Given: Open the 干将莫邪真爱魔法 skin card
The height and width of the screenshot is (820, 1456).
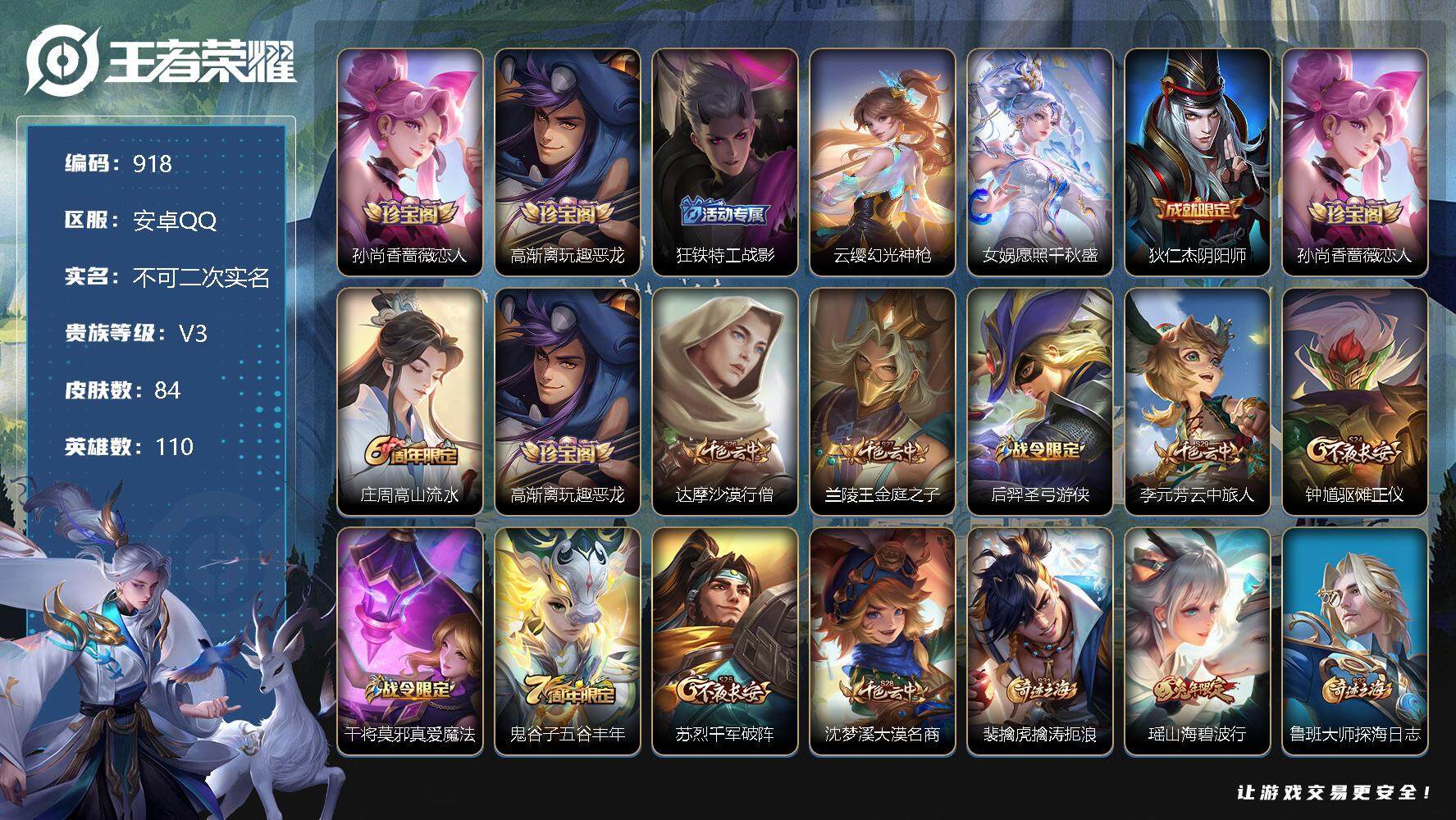Looking at the screenshot, I should pyautogui.click(x=410, y=640).
